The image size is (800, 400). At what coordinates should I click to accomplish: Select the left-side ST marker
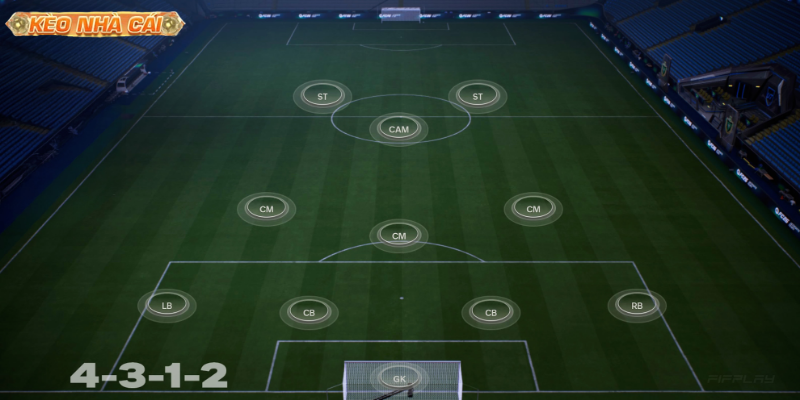pos(322,97)
